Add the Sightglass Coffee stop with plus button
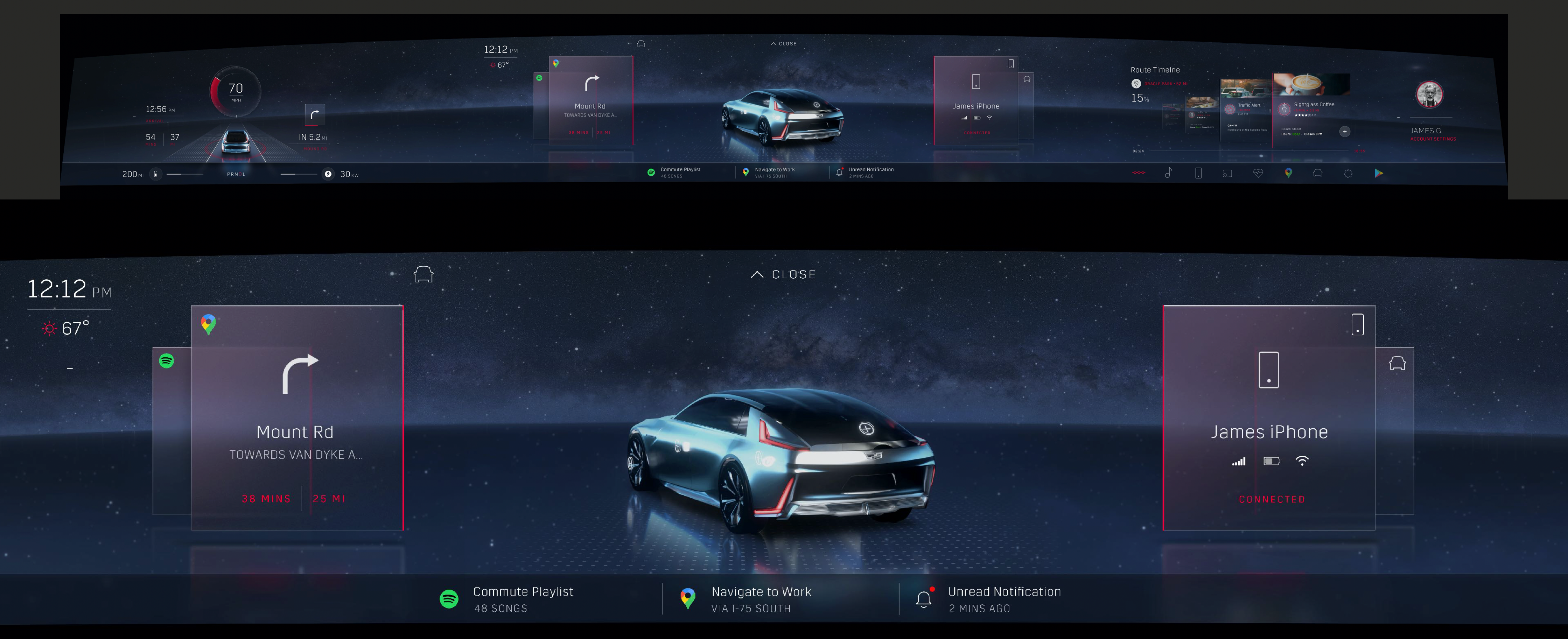The height and width of the screenshot is (639, 1568). pyautogui.click(x=1345, y=132)
